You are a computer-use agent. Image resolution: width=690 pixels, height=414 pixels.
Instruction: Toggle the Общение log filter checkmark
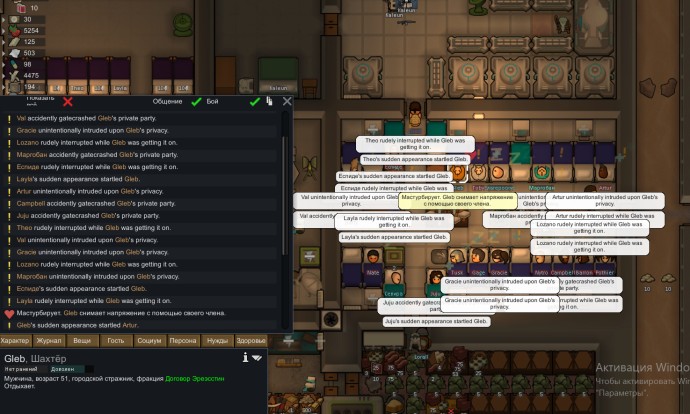pyautogui.click(x=196, y=101)
